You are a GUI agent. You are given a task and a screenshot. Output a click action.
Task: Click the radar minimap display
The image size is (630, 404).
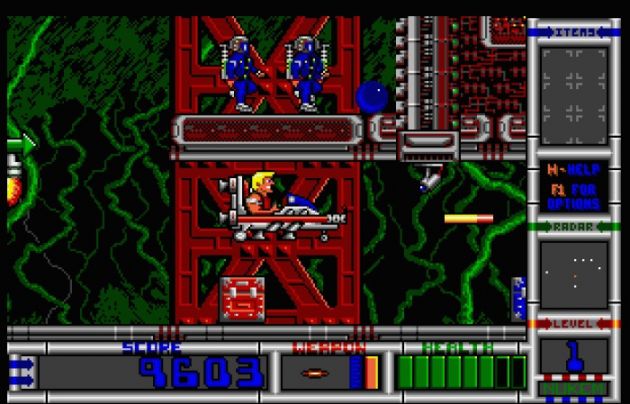(574, 274)
